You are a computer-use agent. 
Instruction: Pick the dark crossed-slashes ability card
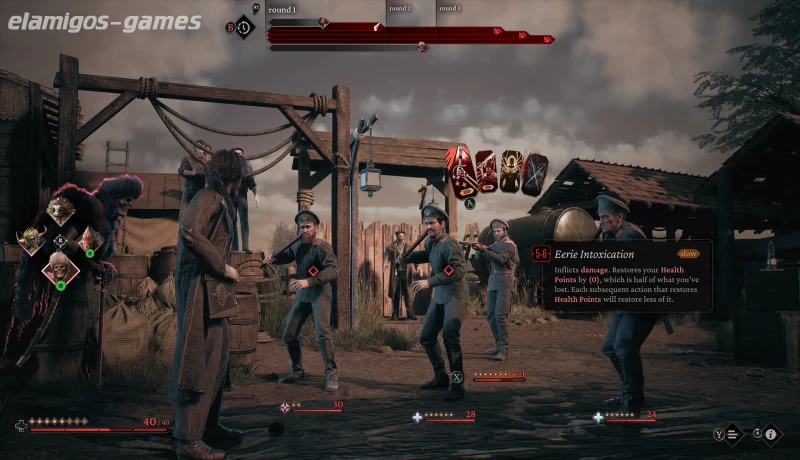535,173
